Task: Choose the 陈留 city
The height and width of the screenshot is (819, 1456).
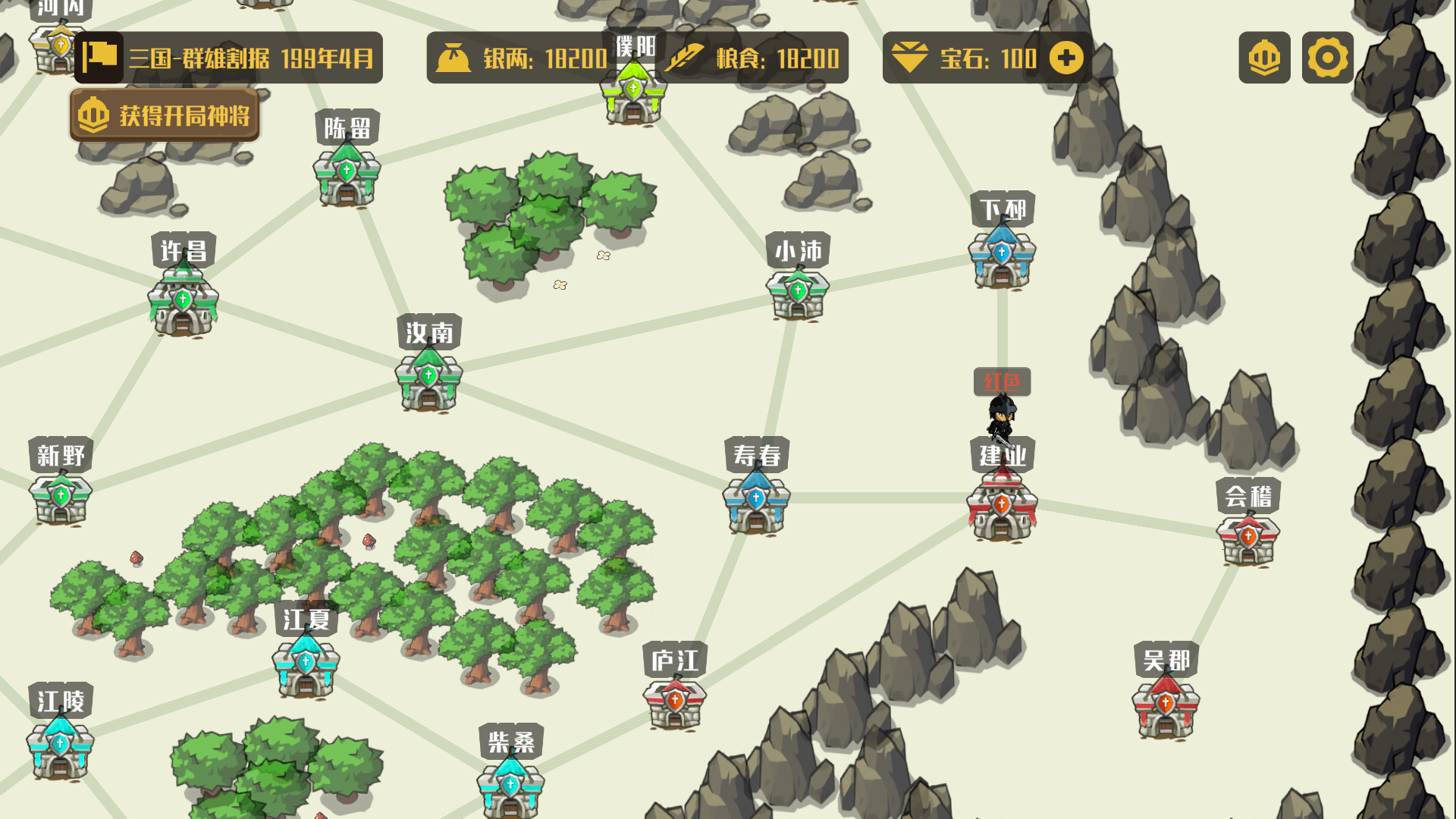Action: 347,174
